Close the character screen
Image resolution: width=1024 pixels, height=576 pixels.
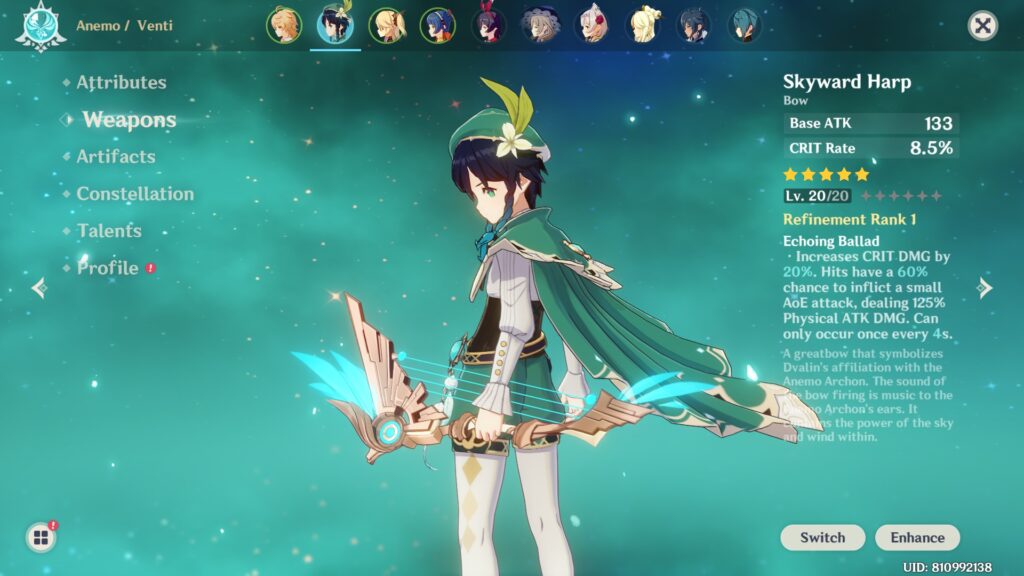(983, 26)
